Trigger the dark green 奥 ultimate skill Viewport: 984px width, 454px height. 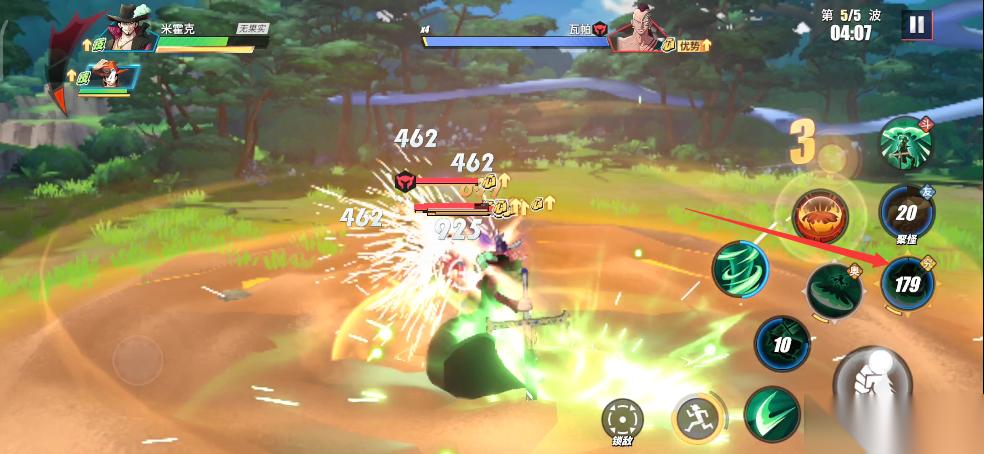coord(834,290)
